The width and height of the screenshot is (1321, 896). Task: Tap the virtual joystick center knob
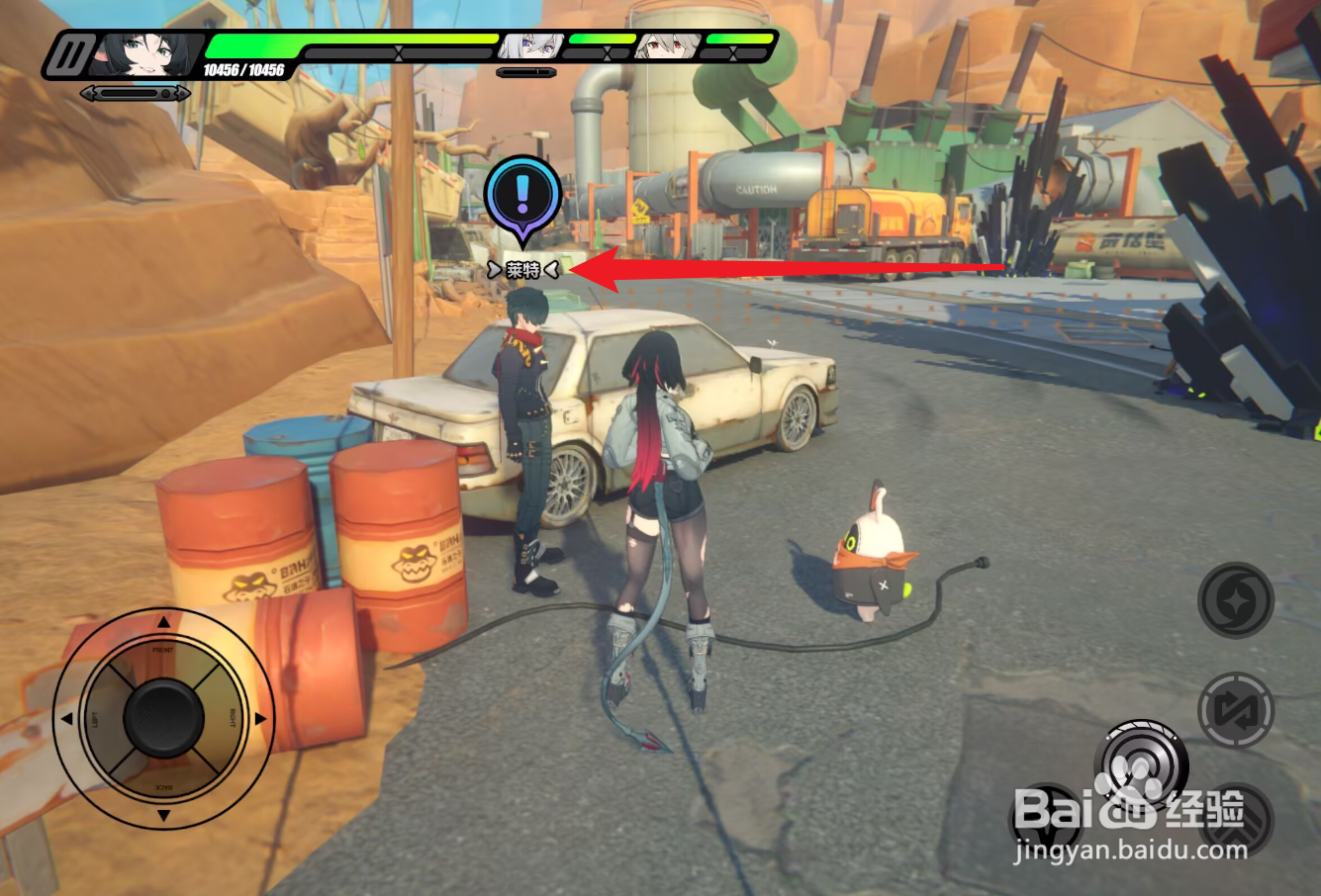point(164,718)
